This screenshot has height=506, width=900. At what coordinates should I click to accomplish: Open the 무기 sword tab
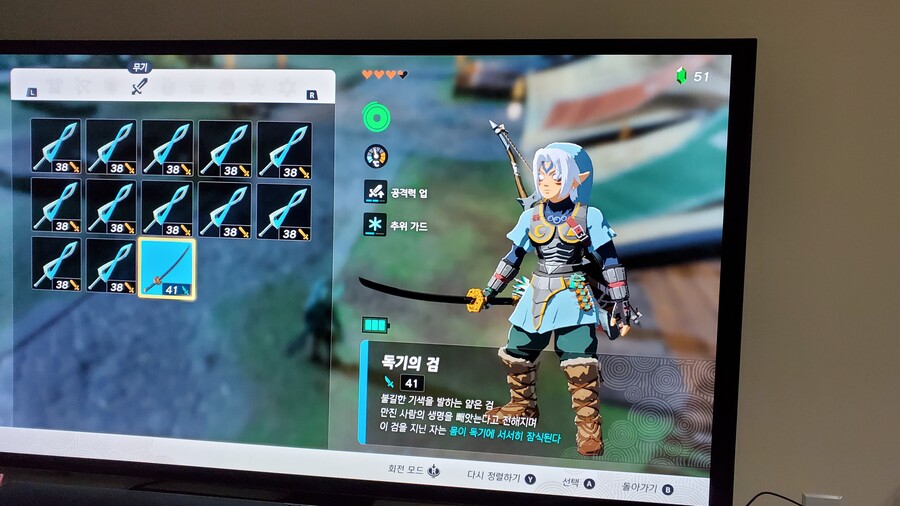point(139,88)
